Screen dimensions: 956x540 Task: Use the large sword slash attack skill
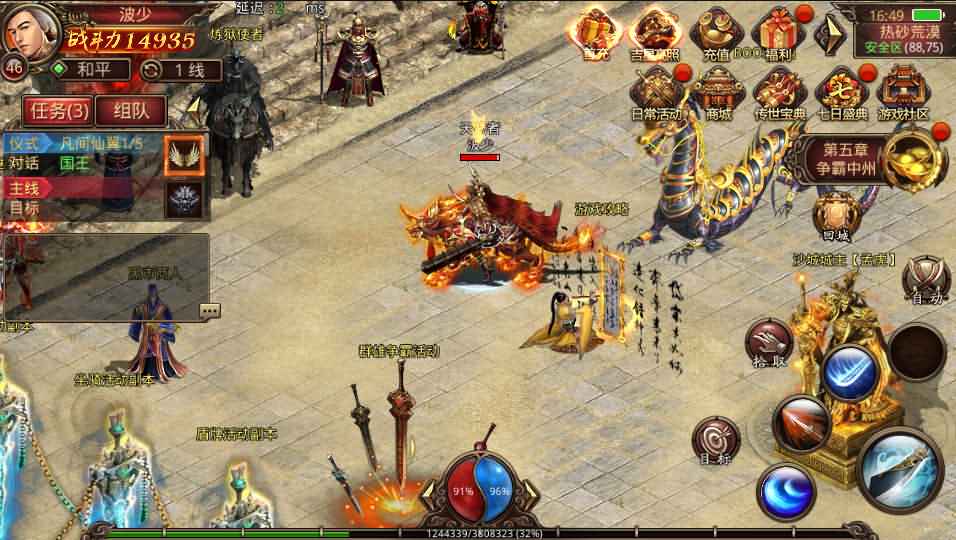899,470
